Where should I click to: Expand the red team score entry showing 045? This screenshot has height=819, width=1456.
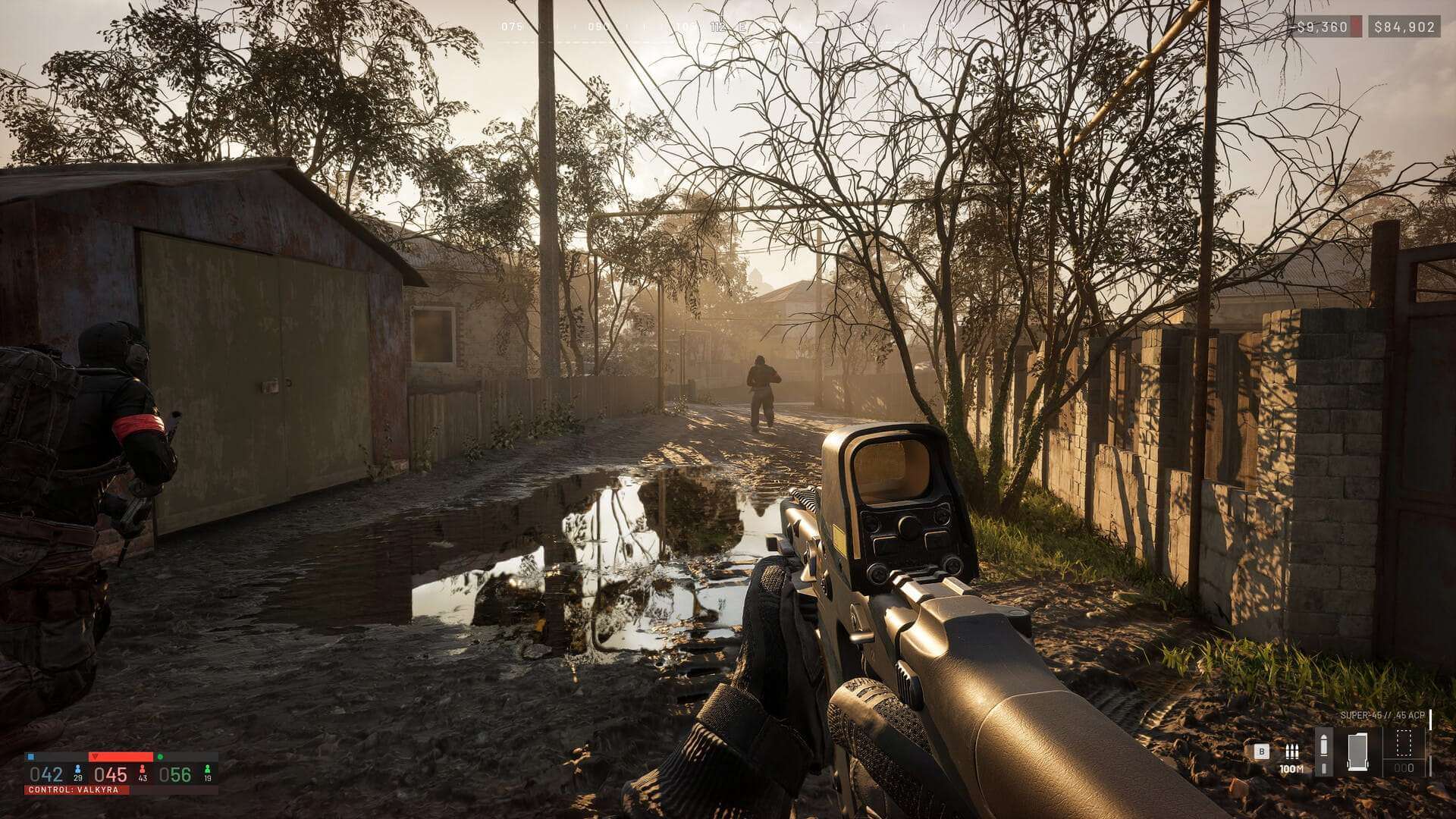coord(111,773)
